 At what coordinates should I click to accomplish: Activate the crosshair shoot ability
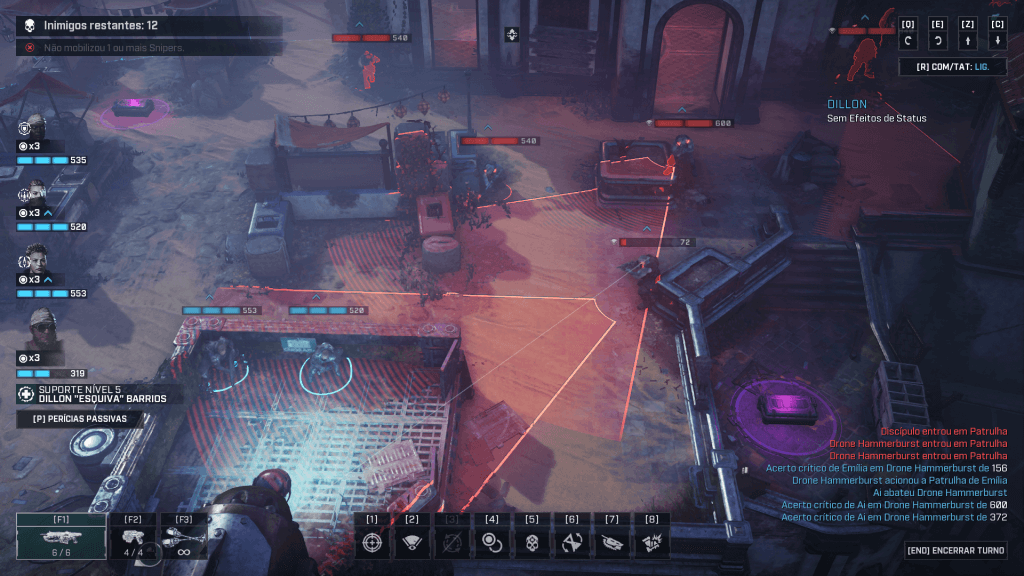tap(372, 542)
